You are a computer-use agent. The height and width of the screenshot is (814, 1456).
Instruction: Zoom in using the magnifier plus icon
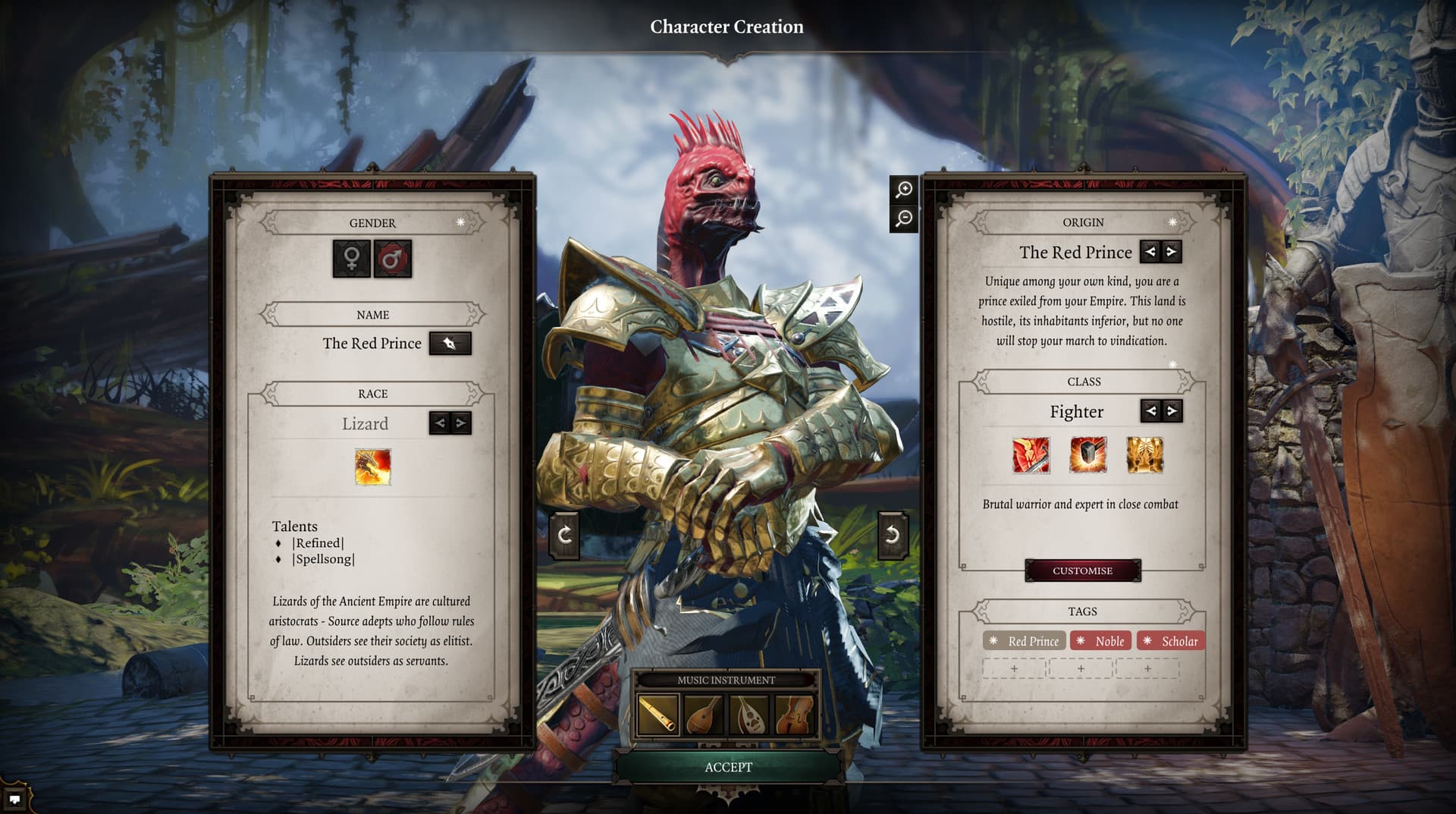click(x=902, y=190)
